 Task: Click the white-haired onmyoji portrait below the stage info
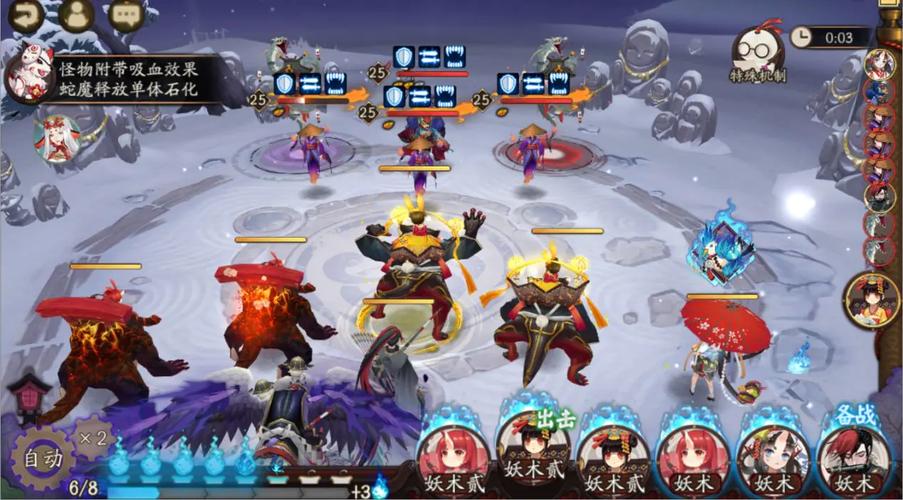(57, 137)
